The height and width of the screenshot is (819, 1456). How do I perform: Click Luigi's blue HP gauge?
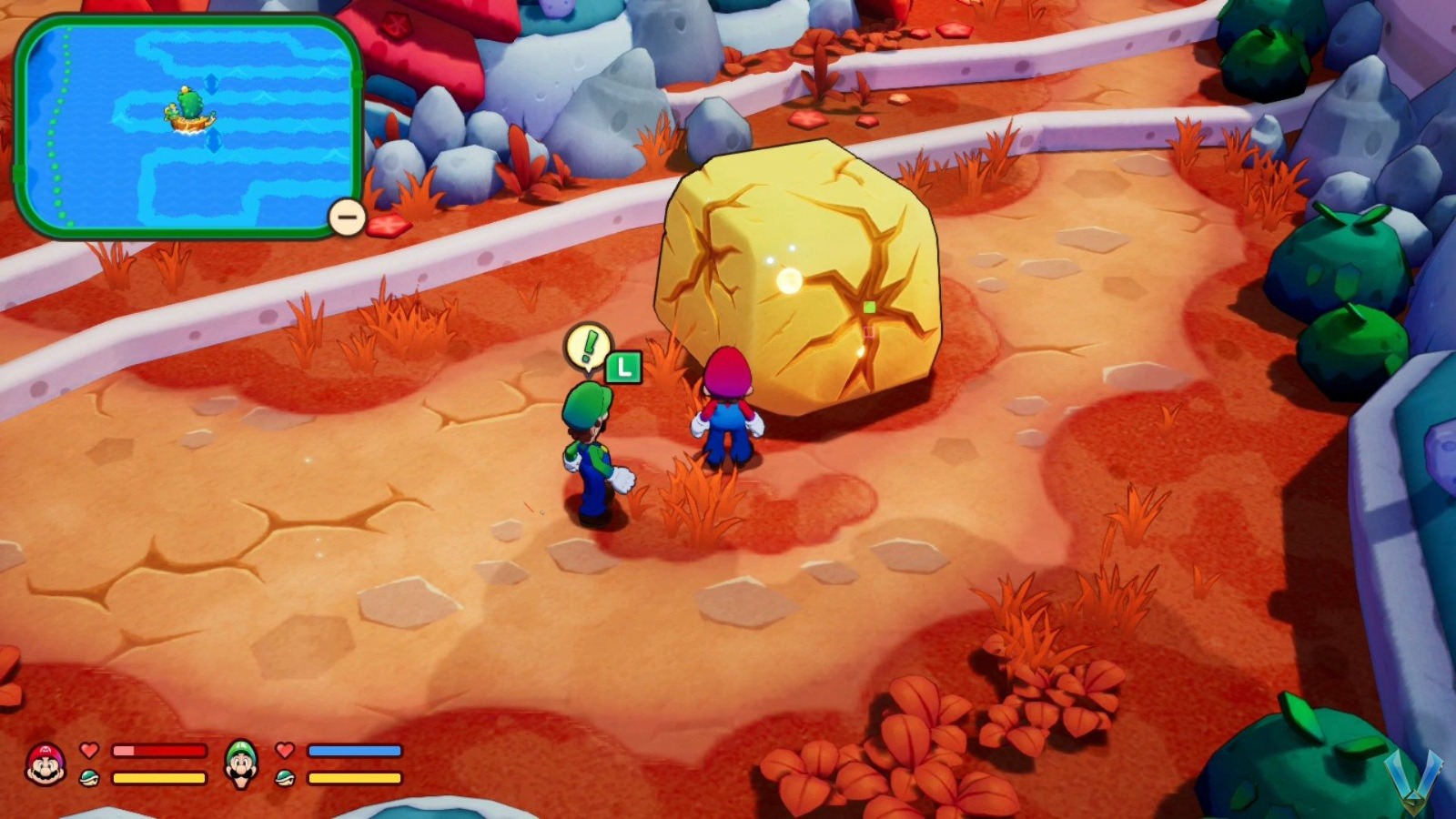point(353,749)
